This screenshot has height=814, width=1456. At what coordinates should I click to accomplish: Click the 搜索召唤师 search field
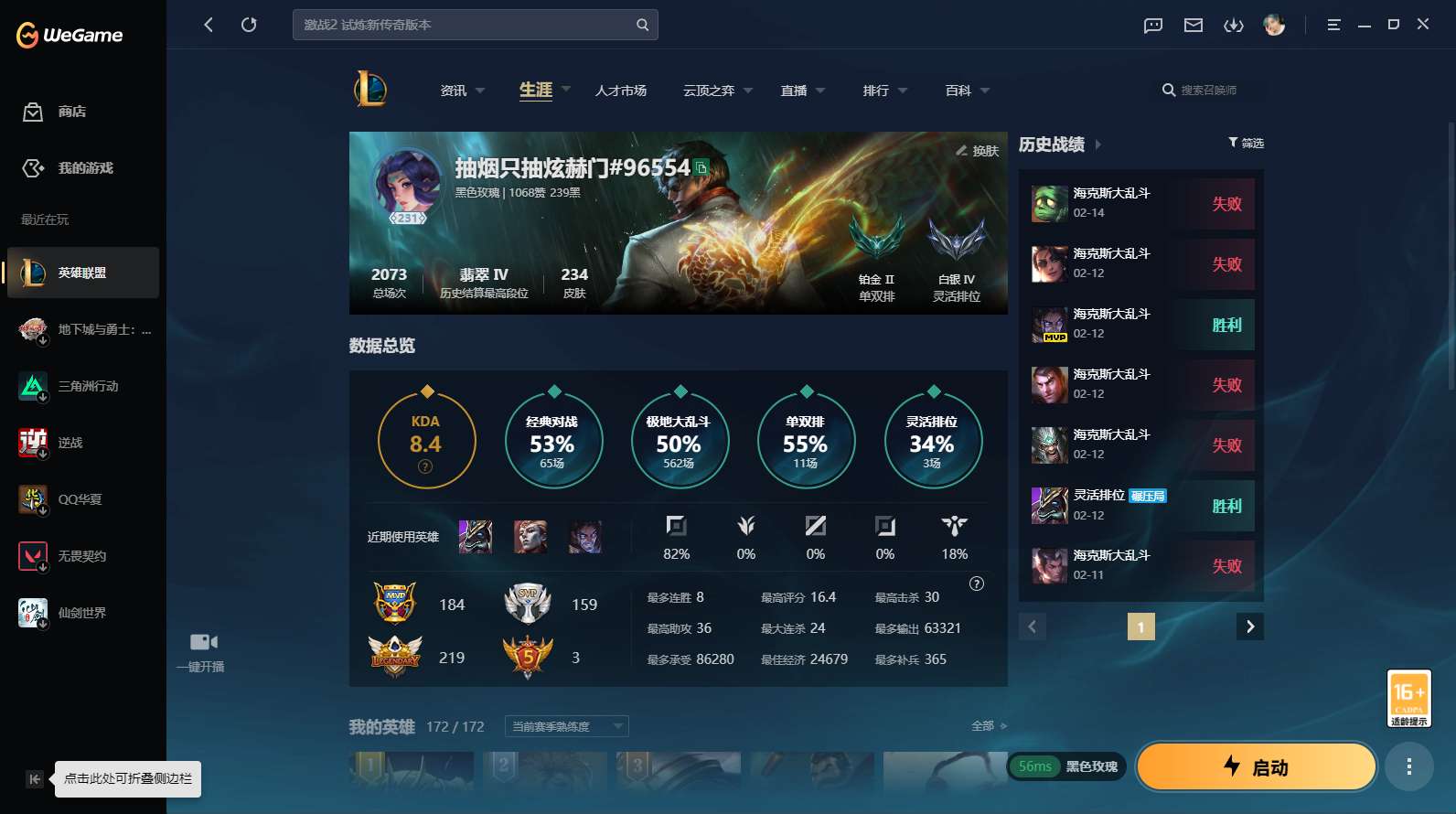(x=1209, y=90)
